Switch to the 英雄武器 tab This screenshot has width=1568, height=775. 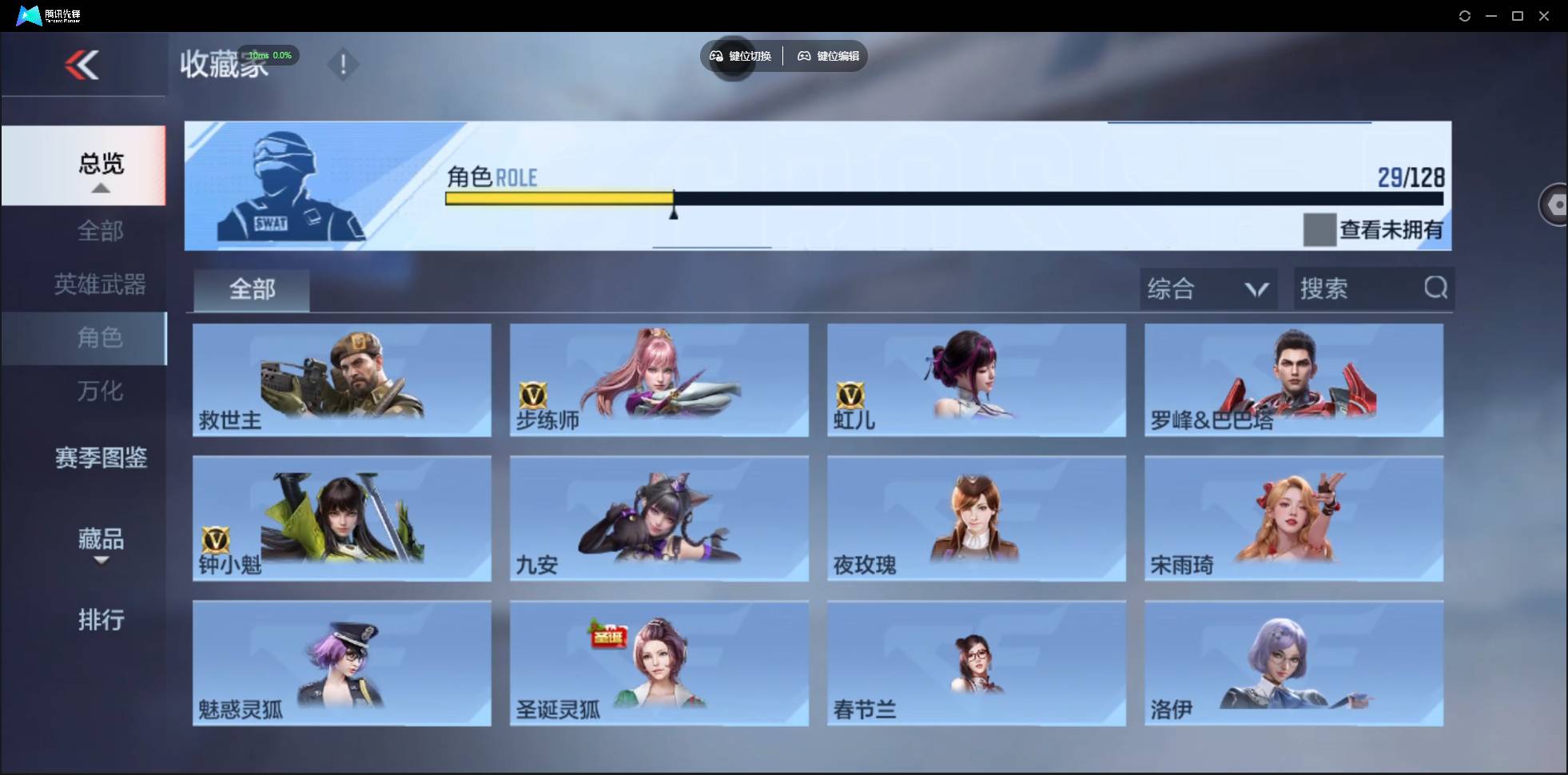pyautogui.click(x=100, y=284)
